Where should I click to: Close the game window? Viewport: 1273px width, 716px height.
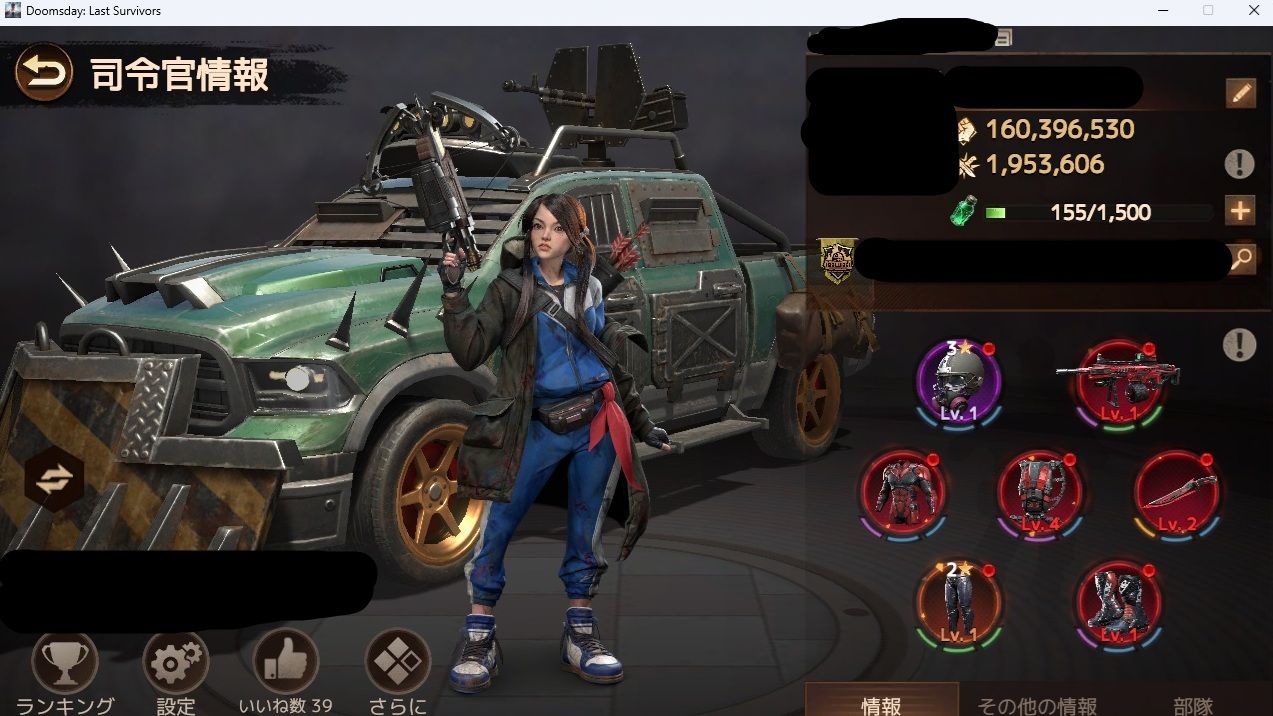(1254, 11)
